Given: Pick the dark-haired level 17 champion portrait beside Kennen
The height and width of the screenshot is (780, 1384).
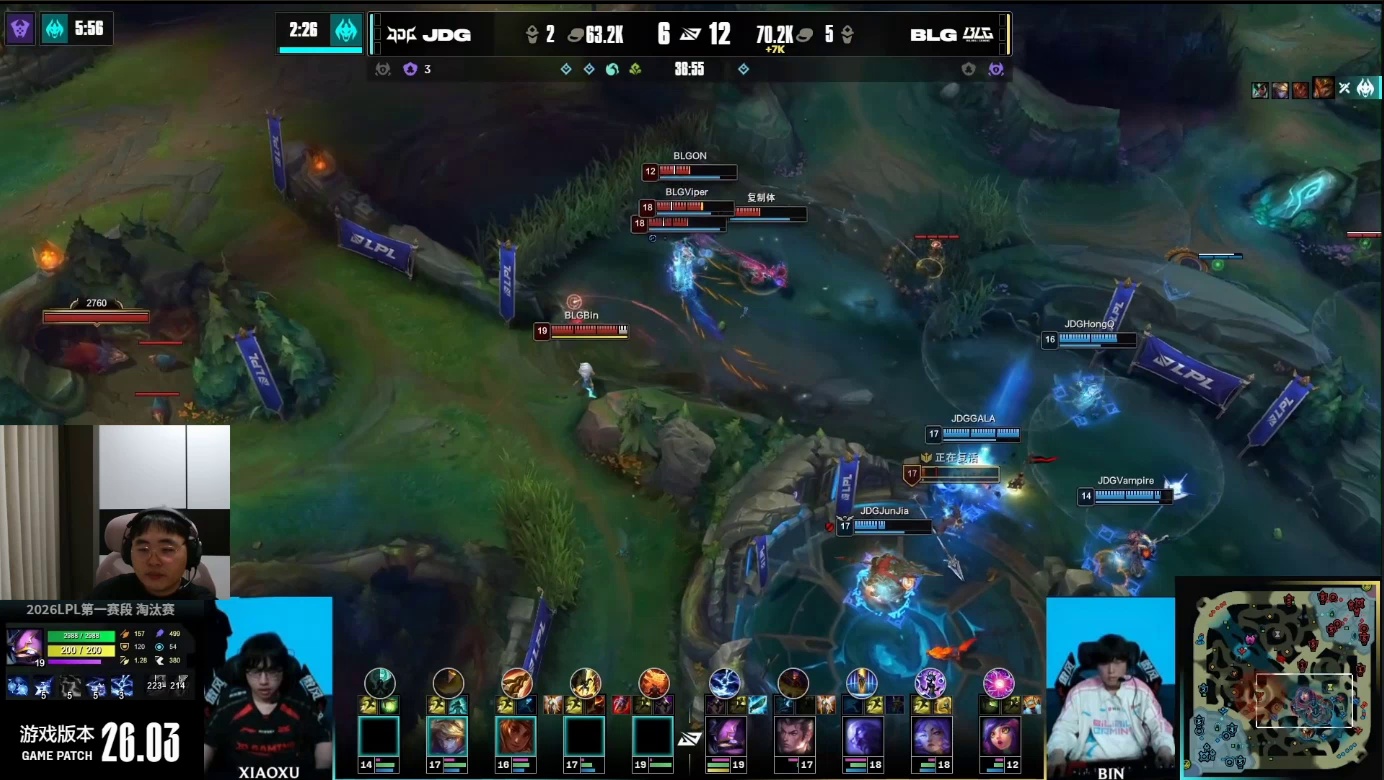Looking at the screenshot, I should click(x=794, y=737).
